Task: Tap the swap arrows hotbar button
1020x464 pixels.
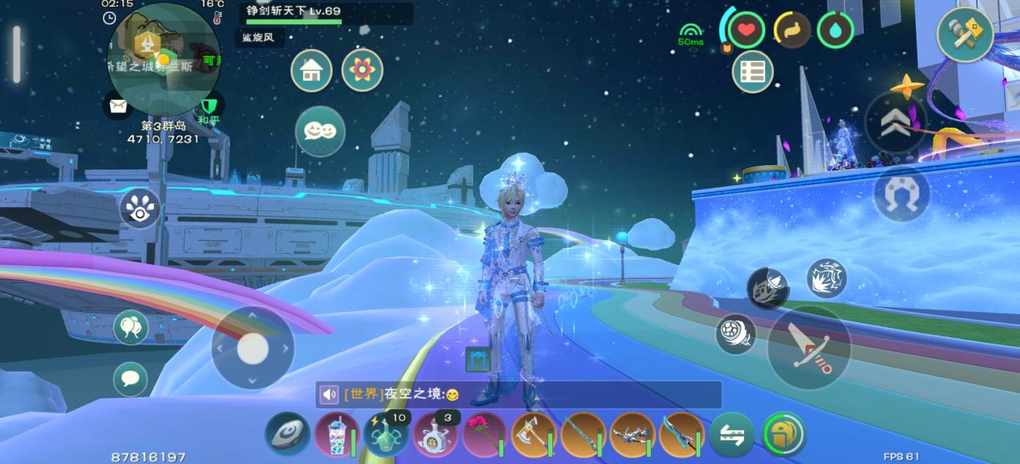Action: click(x=732, y=435)
